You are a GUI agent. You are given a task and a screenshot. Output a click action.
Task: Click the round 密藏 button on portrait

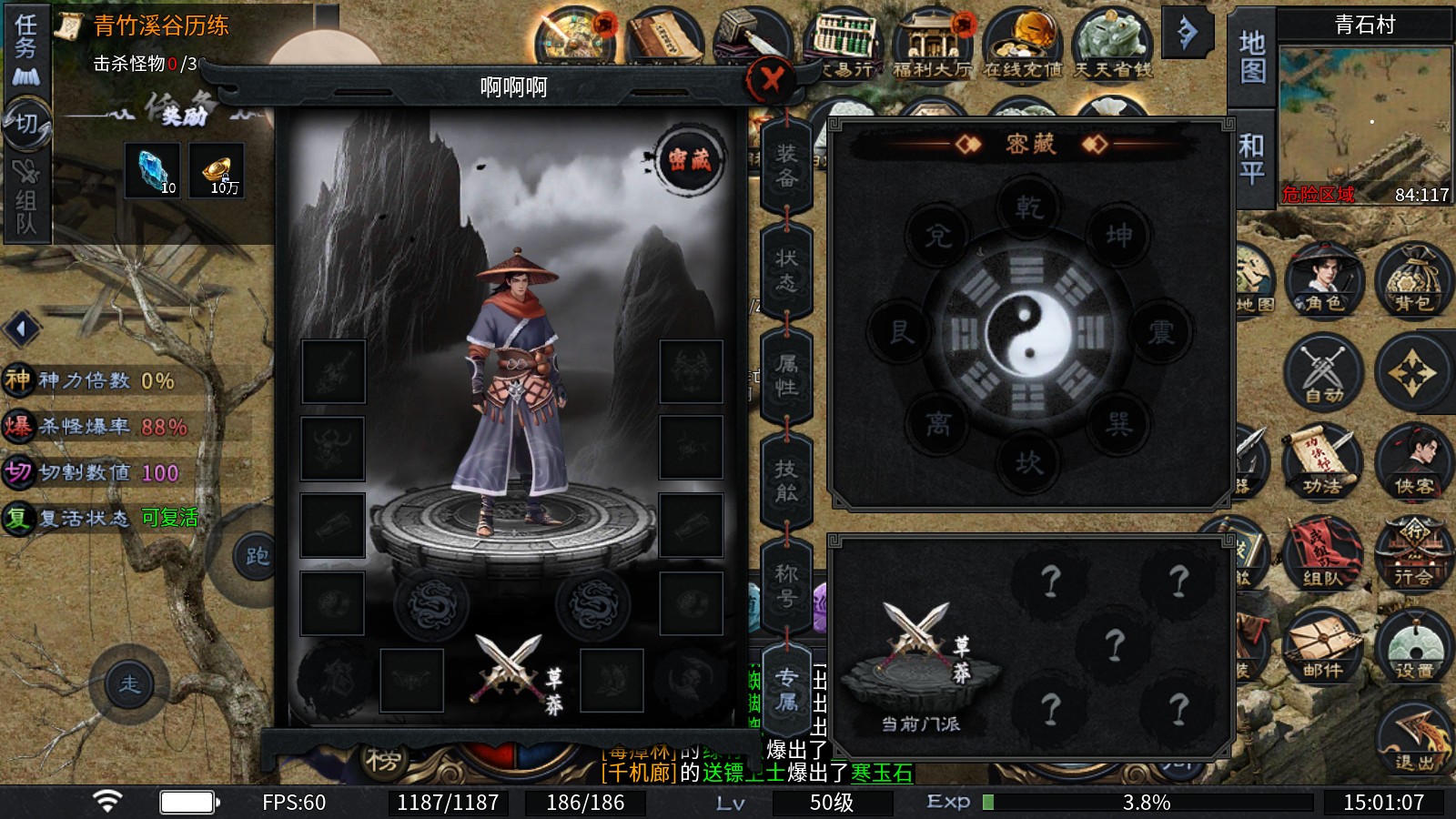(x=690, y=160)
